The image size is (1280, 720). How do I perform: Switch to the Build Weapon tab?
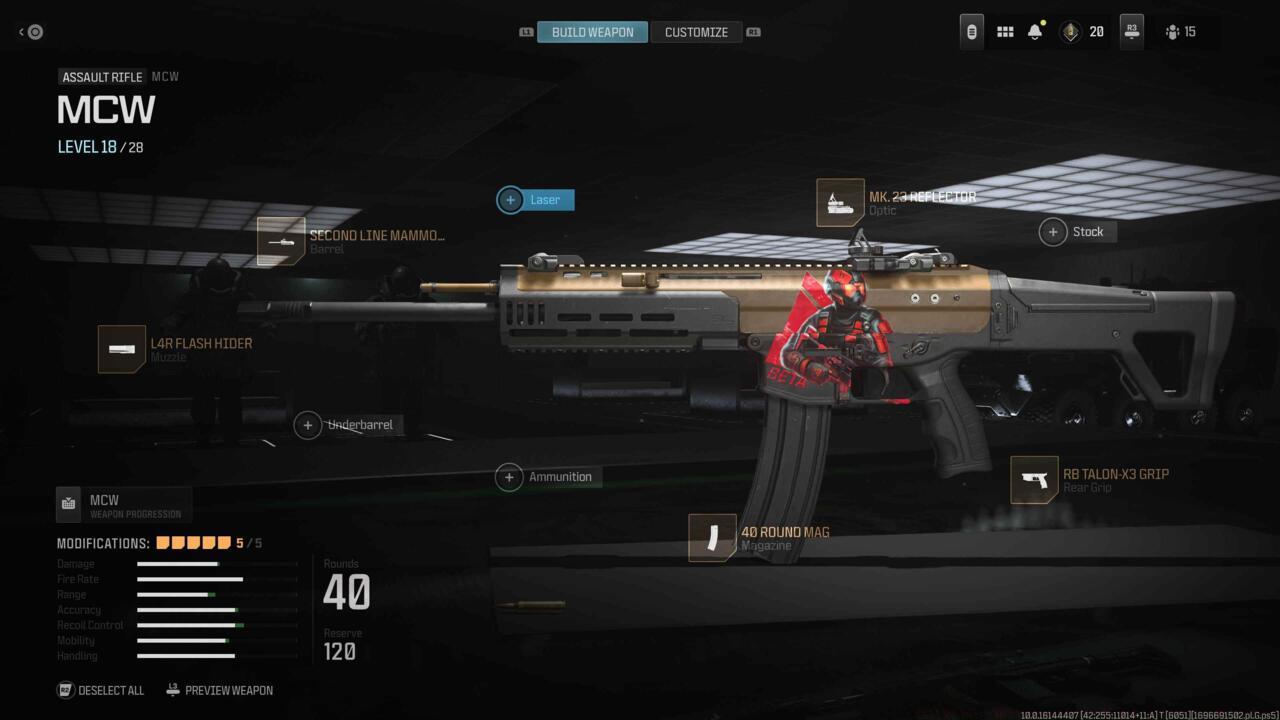click(x=592, y=31)
